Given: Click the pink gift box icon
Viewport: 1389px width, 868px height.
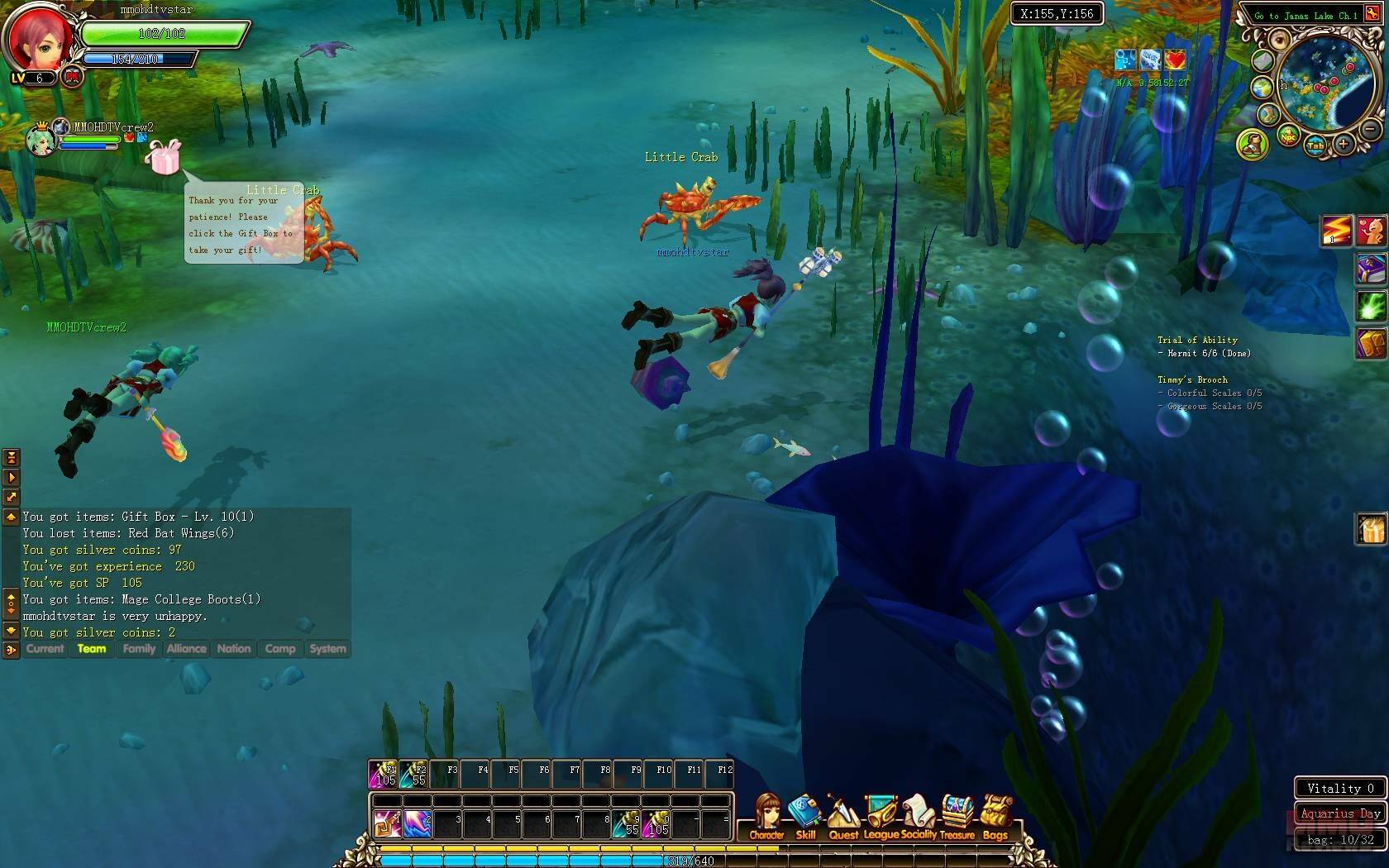Looking at the screenshot, I should 163,156.
